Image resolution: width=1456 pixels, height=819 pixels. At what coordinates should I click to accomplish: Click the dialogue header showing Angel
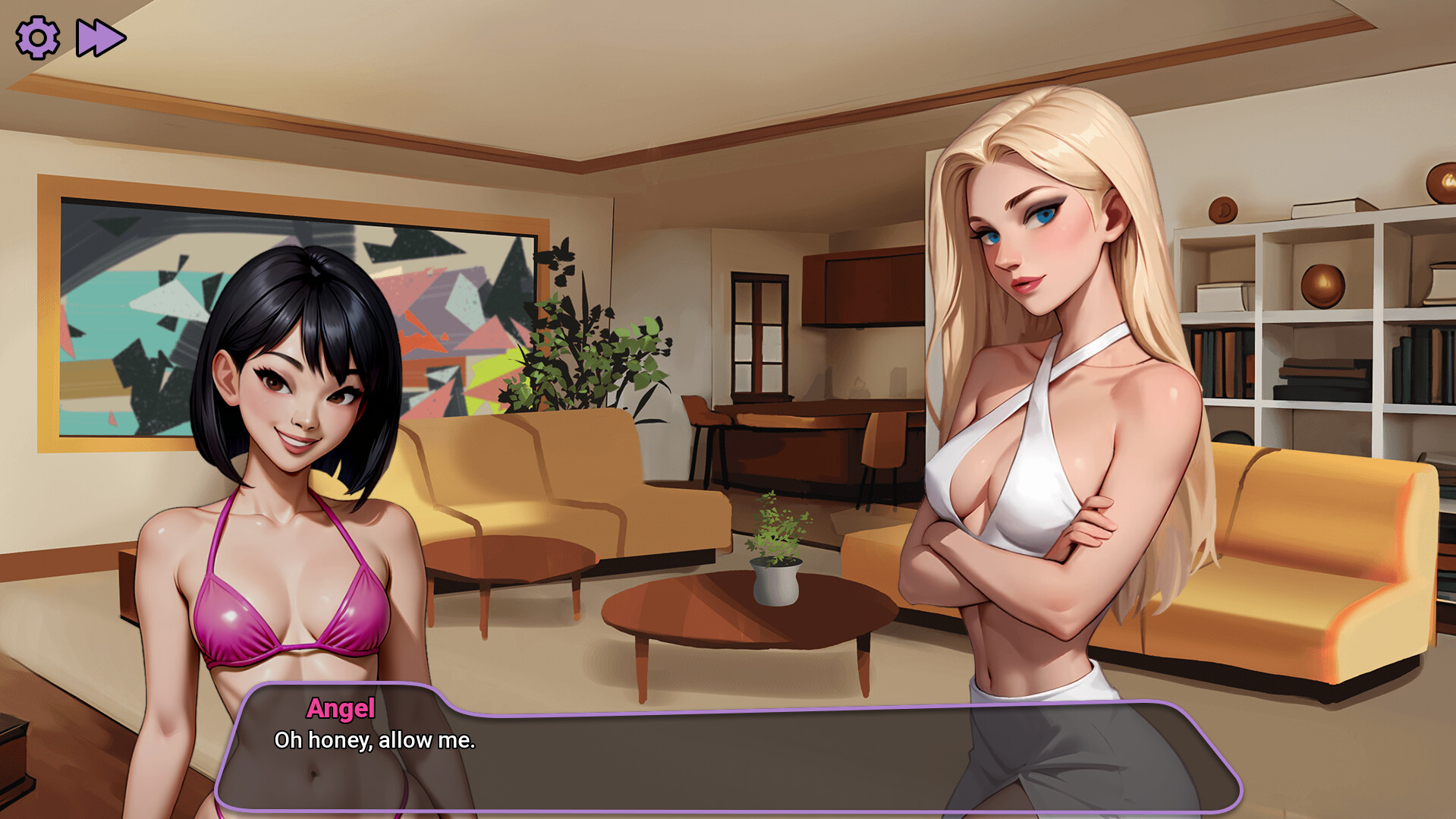point(341,710)
